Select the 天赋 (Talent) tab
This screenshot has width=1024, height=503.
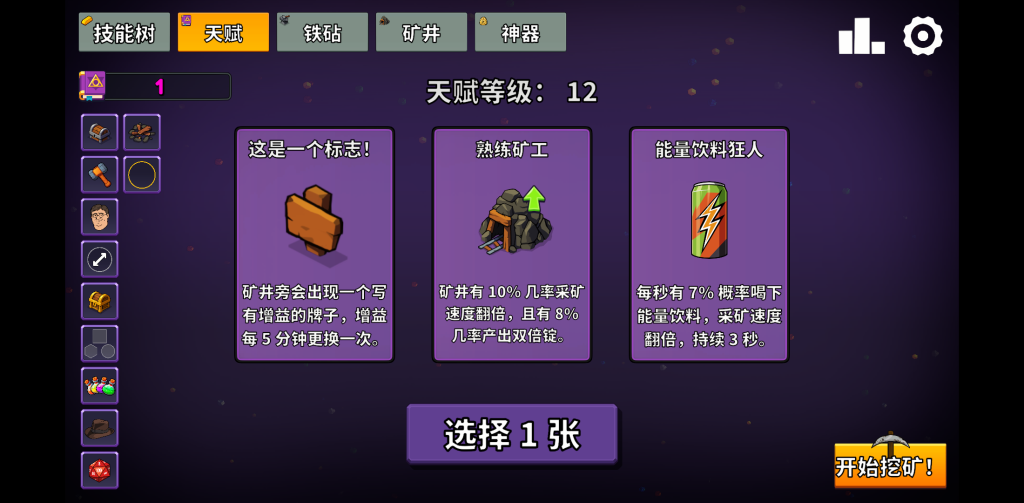click(223, 32)
